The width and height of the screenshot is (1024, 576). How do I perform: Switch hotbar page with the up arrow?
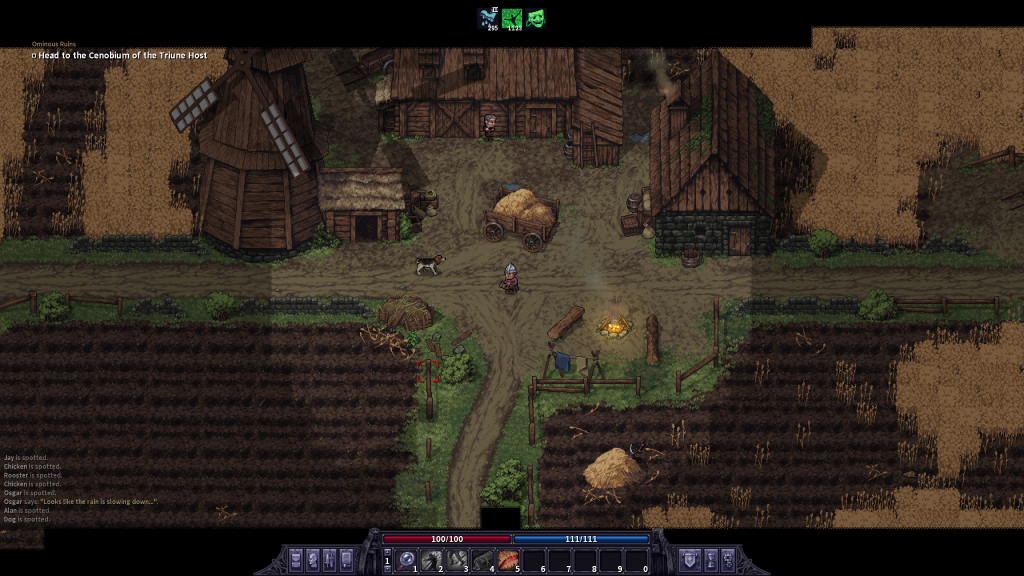coord(388,551)
